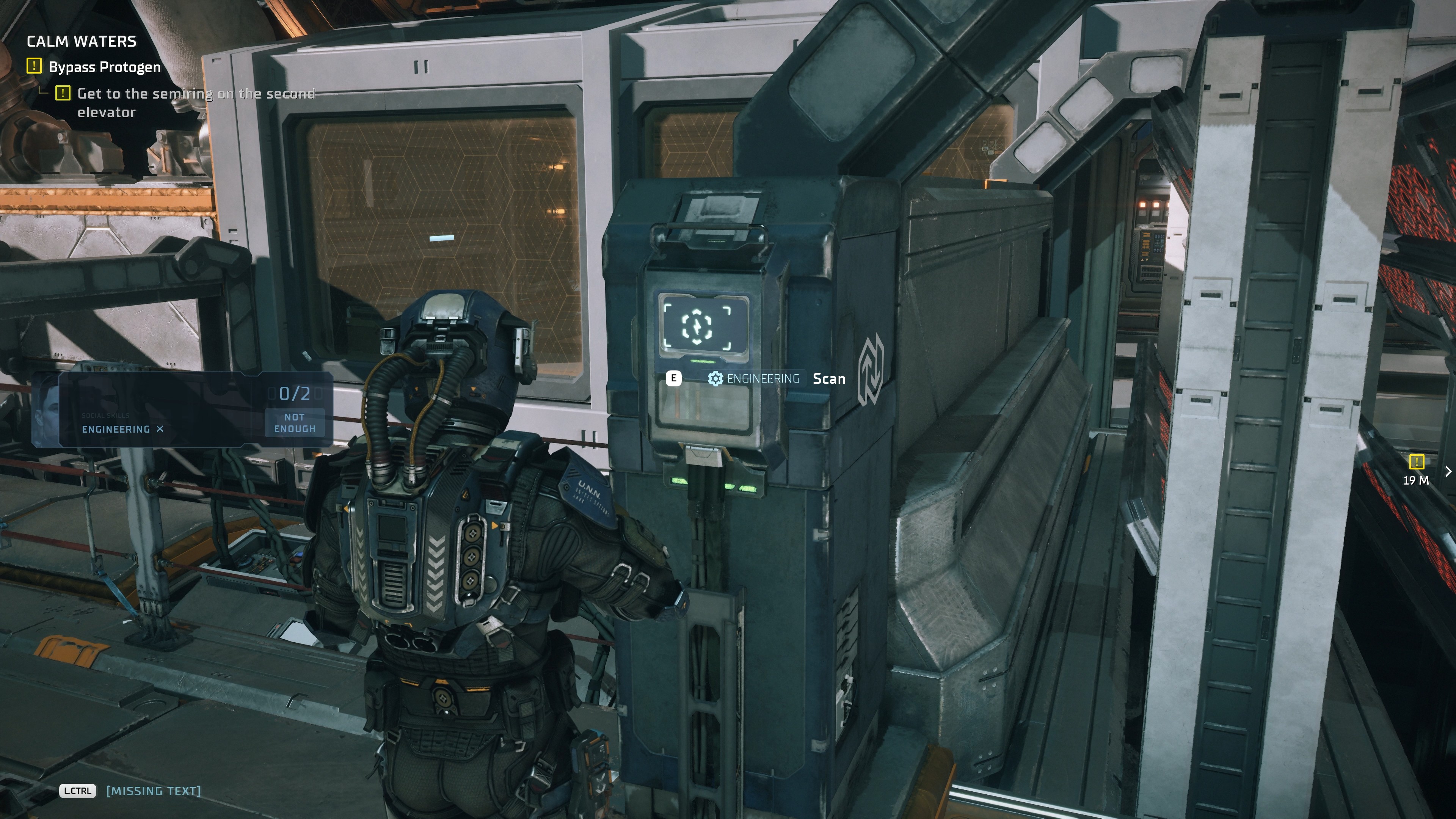Select the character portrait on skill panel
Image resolution: width=1456 pixels, height=819 pixels.
coord(46,409)
